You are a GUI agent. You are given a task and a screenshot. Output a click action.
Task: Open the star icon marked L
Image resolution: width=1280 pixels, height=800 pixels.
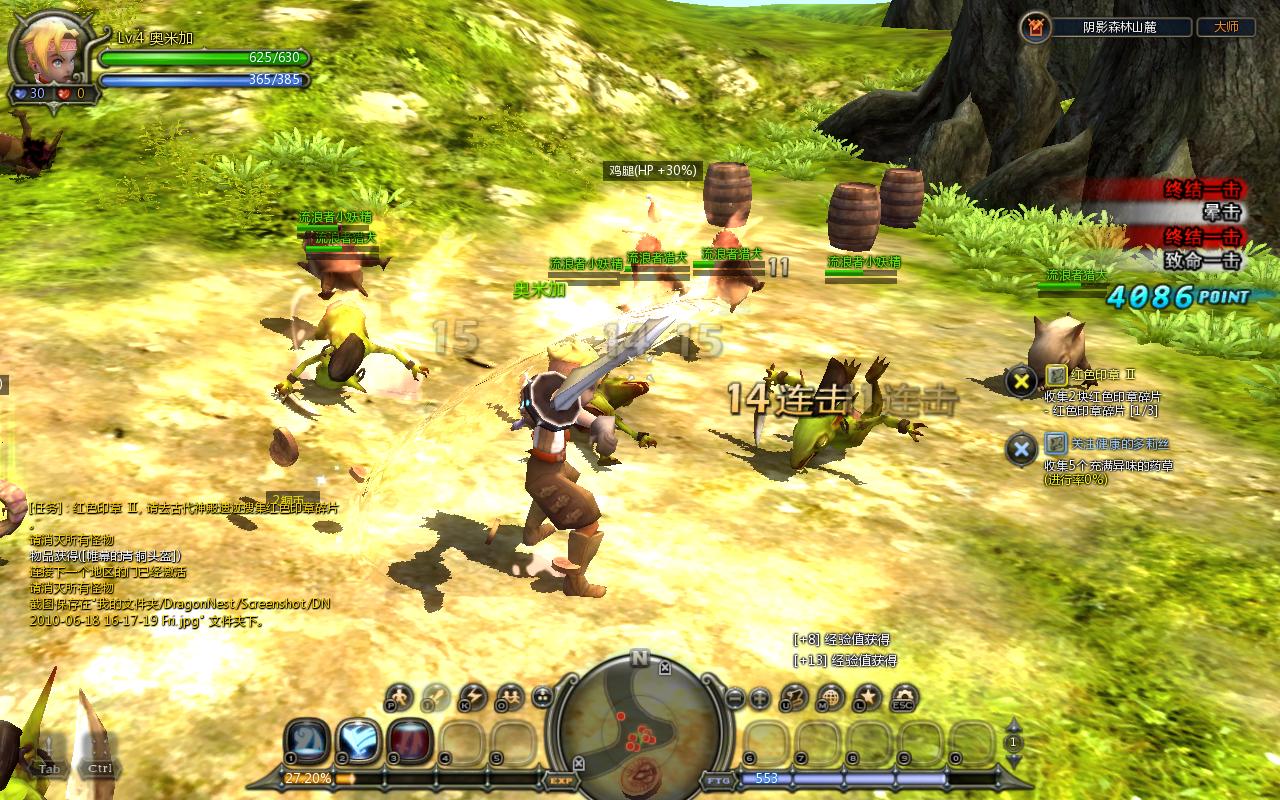(x=867, y=697)
